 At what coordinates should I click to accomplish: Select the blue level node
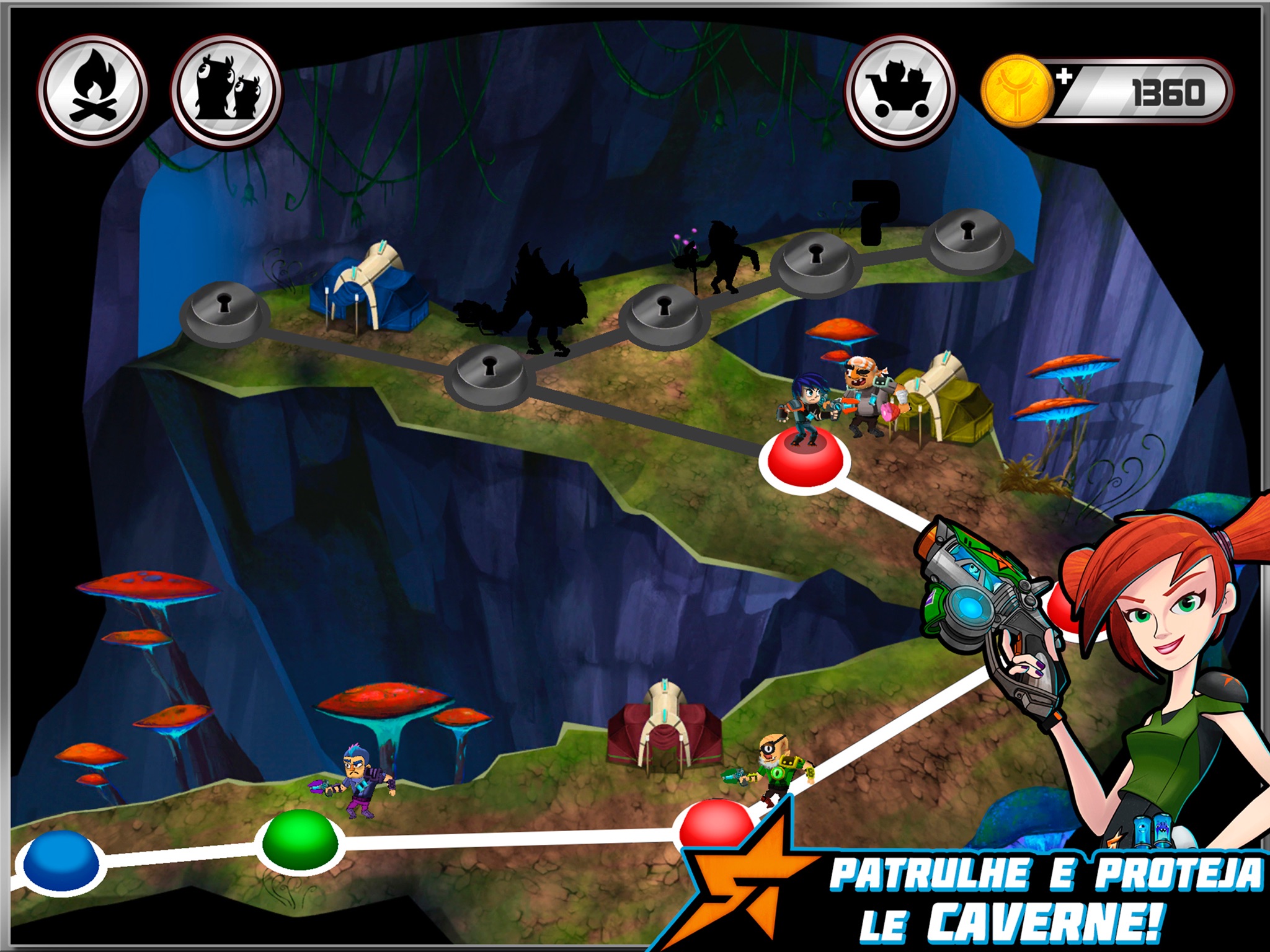[x=60, y=861]
